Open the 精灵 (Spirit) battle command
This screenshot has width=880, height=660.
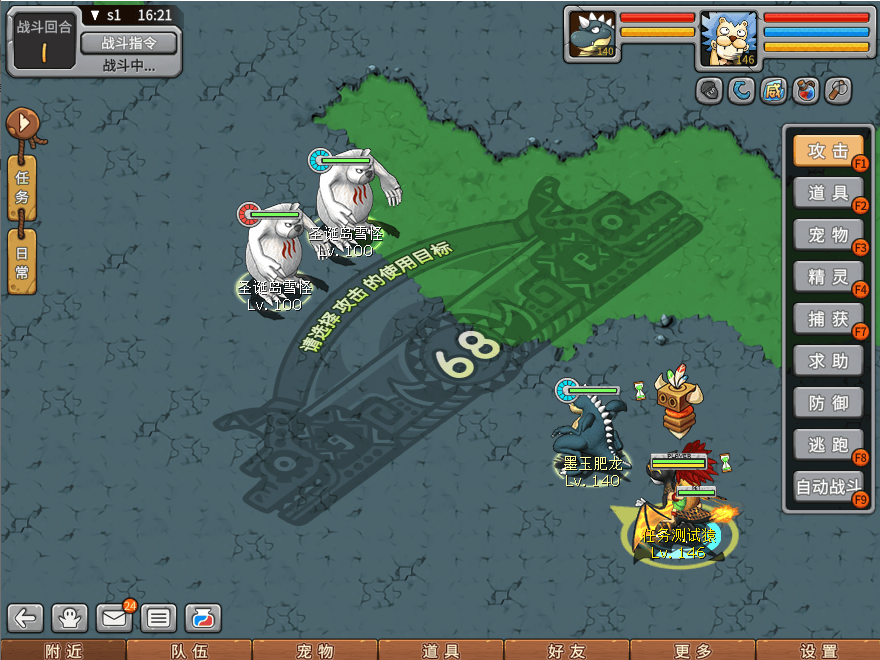click(x=828, y=277)
